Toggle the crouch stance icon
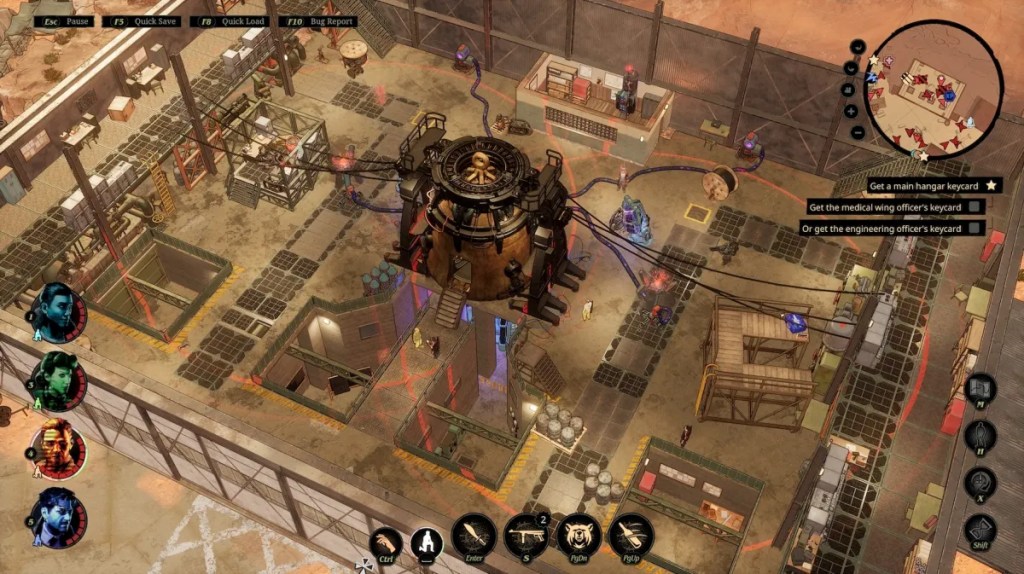Viewport: 1024px width, 574px height. point(427,544)
